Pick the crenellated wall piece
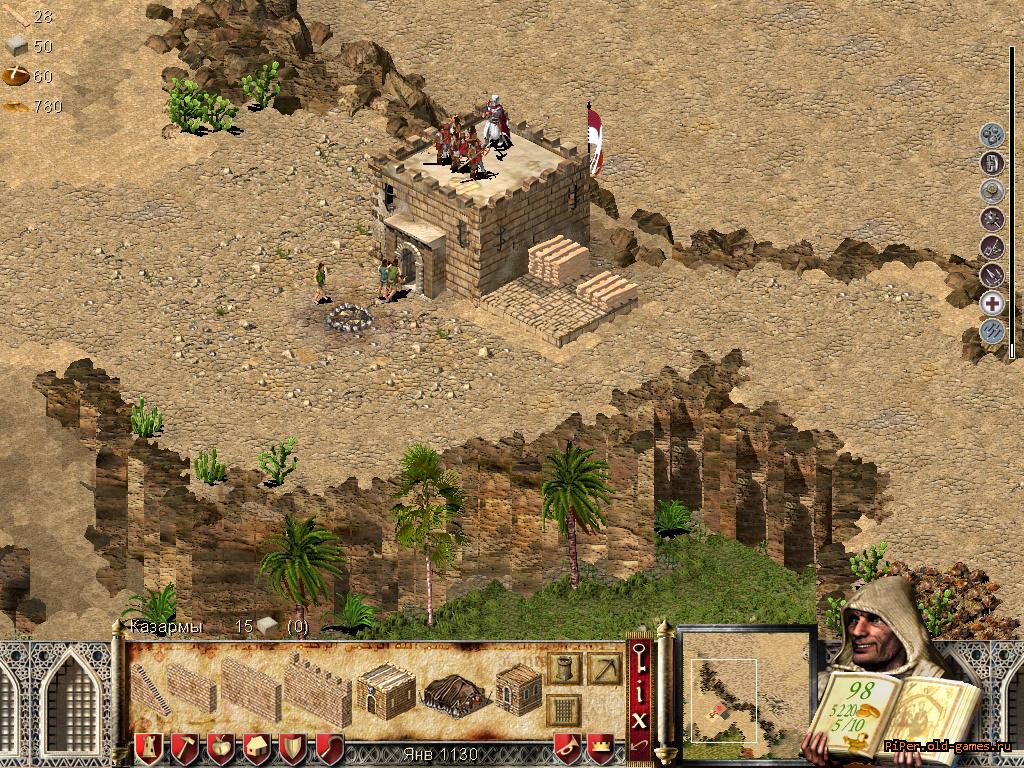This screenshot has height=768, width=1024. coord(318,690)
